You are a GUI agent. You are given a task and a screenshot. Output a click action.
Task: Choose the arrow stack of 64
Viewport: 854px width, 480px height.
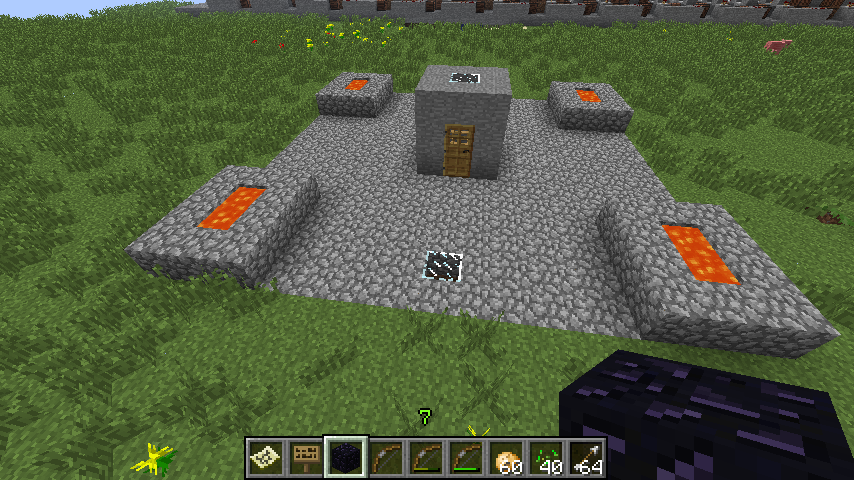[x=587, y=458]
